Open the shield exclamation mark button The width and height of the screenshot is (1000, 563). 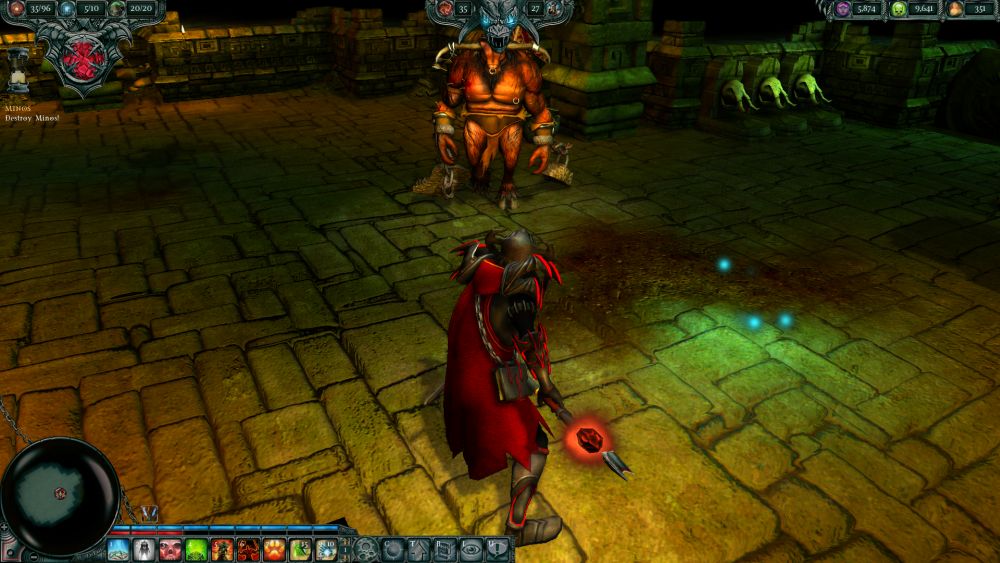click(497, 550)
